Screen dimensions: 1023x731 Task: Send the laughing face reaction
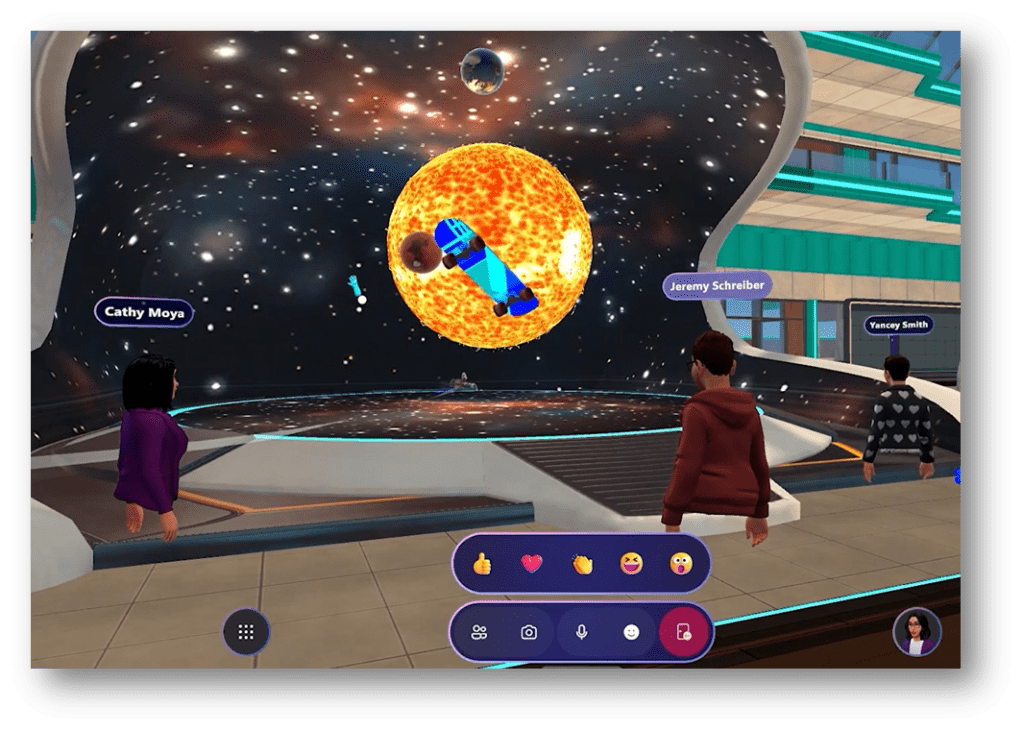[631, 564]
